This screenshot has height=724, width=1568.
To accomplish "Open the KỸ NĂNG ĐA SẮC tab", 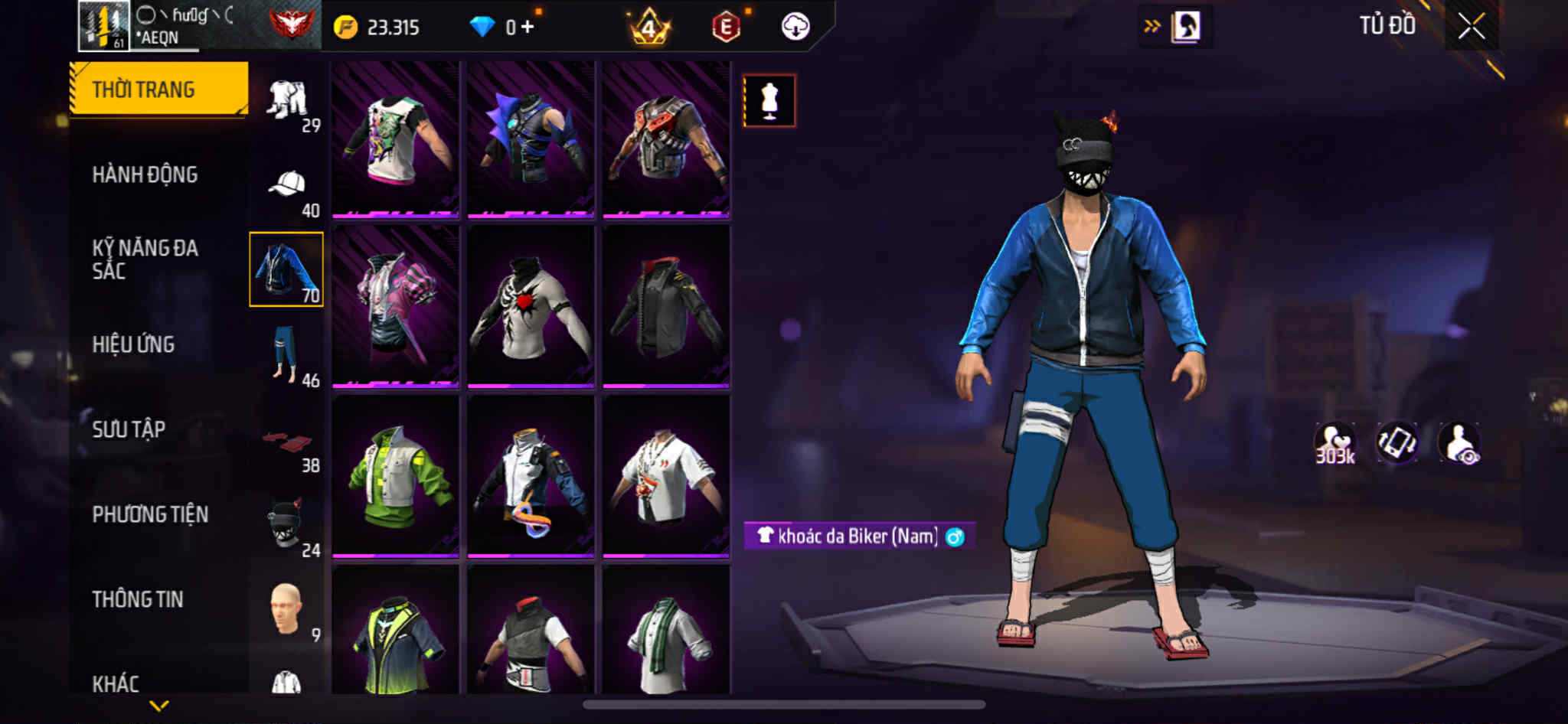I will pyautogui.click(x=145, y=259).
